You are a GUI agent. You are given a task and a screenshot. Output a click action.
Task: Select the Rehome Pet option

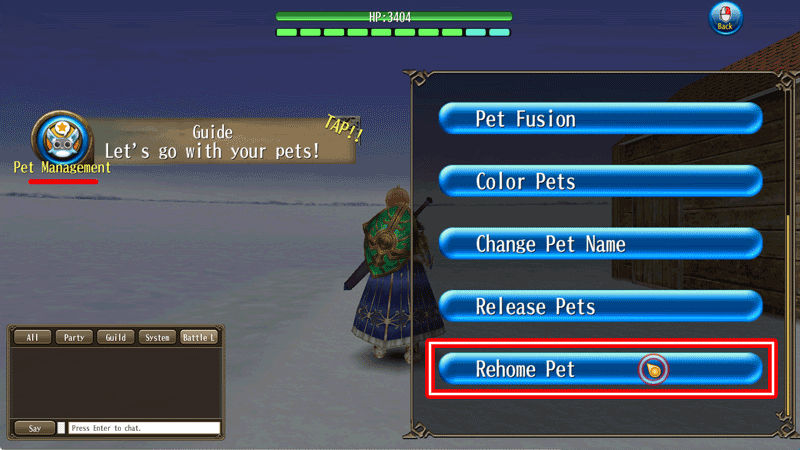click(600, 369)
